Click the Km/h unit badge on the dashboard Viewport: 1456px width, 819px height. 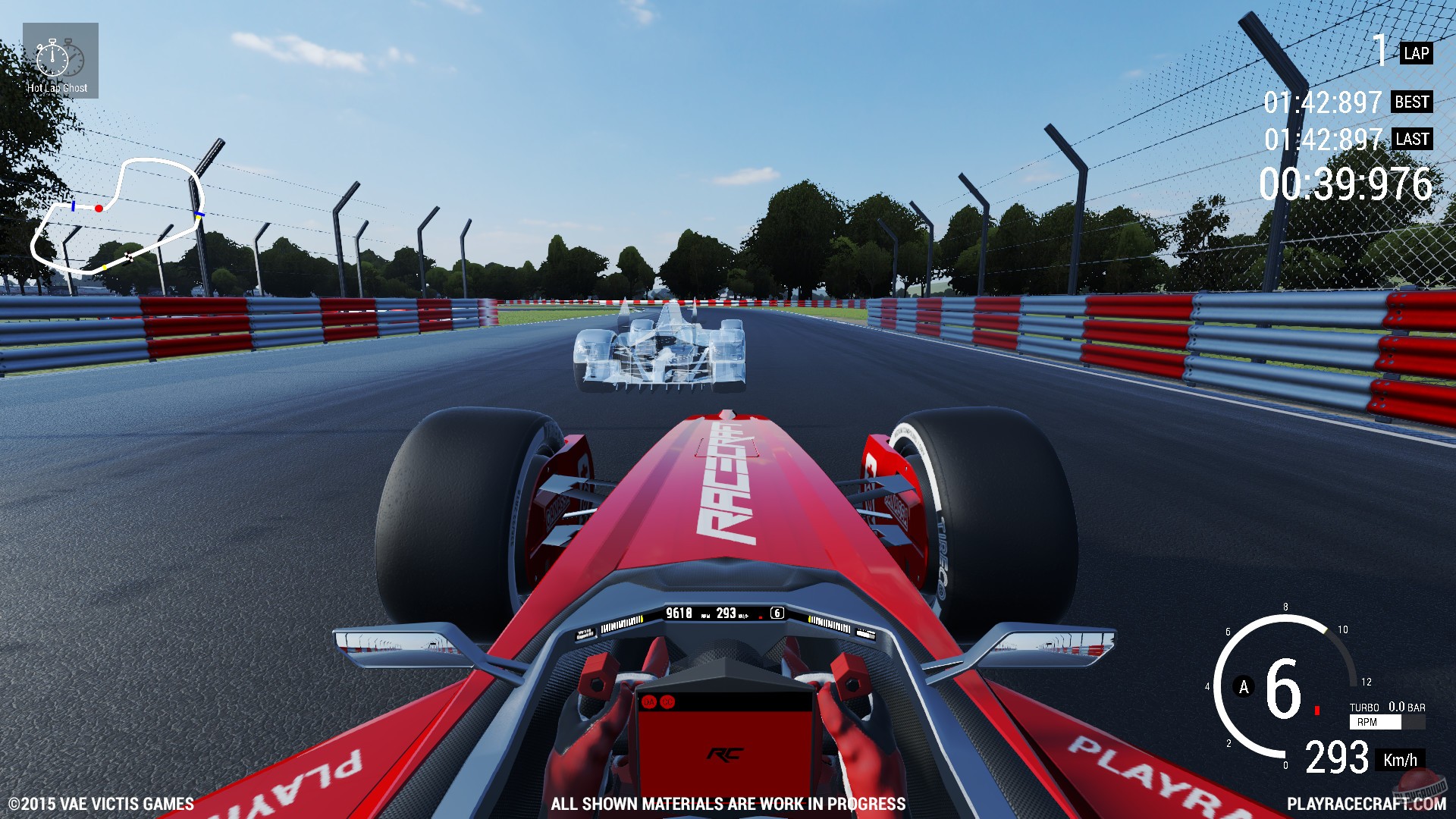pyautogui.click(x=1401, y=759)
